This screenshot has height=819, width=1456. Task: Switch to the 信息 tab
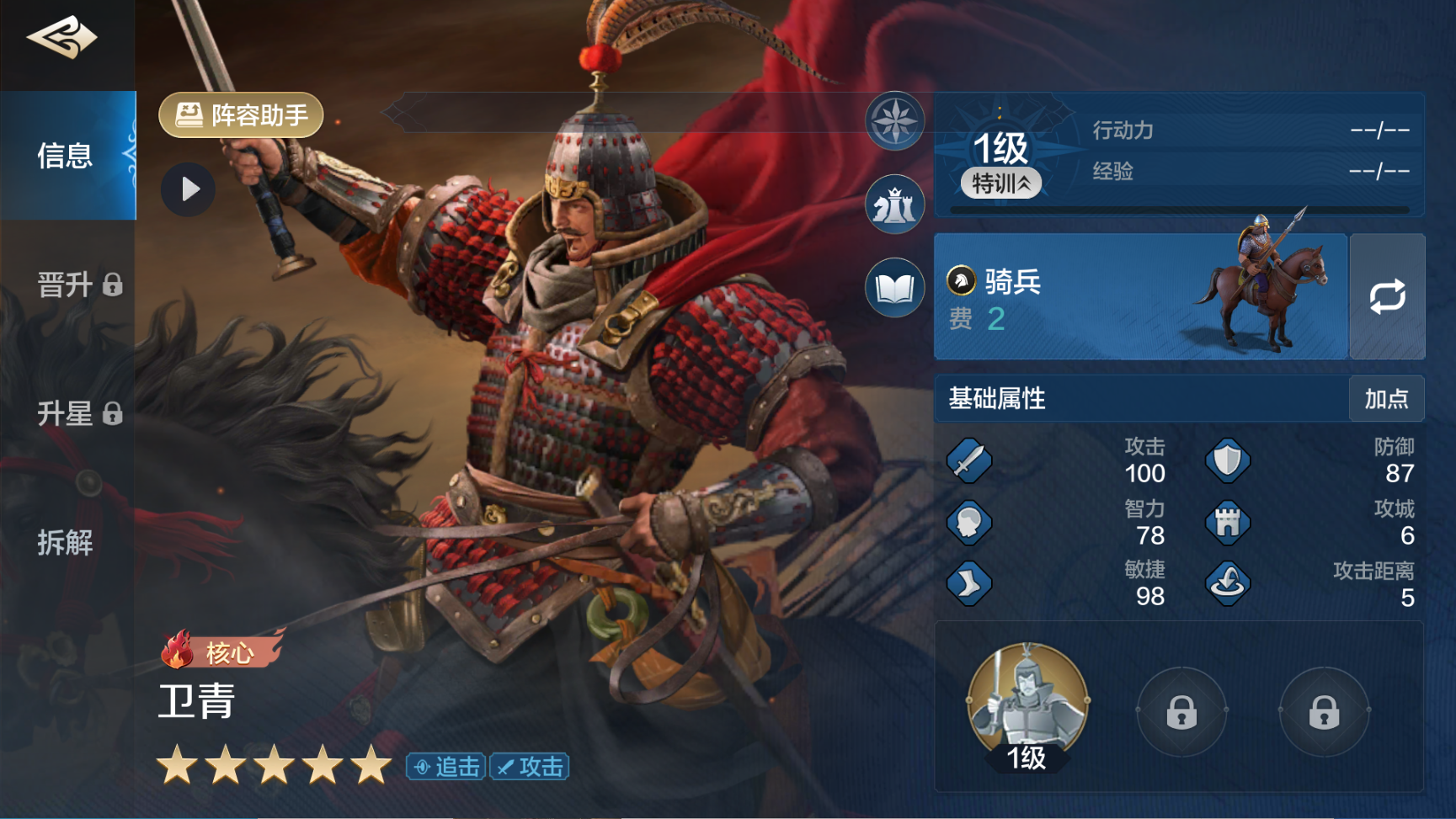click(x=66, y=156)
